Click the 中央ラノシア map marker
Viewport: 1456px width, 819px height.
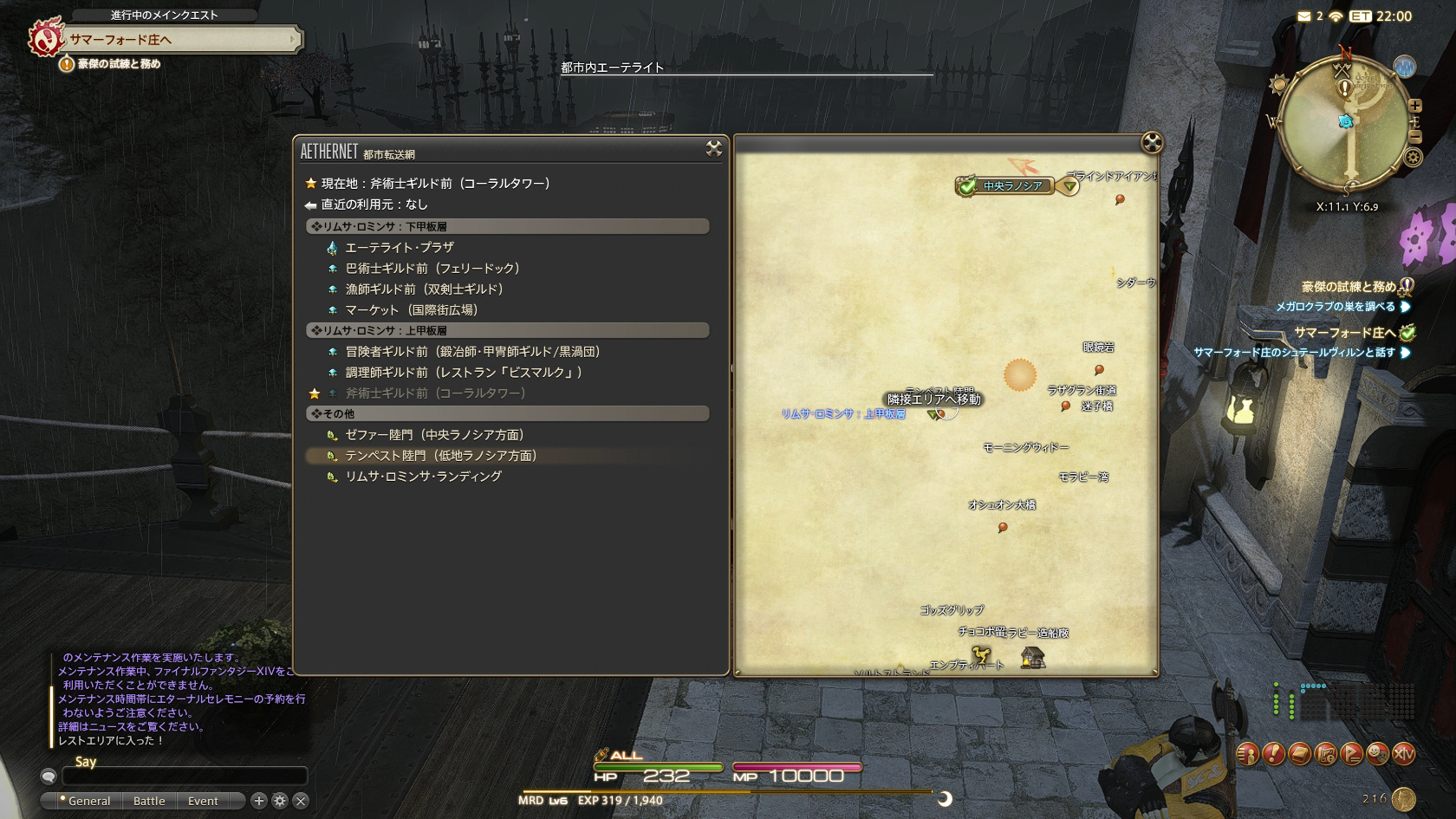point(1011,186)
